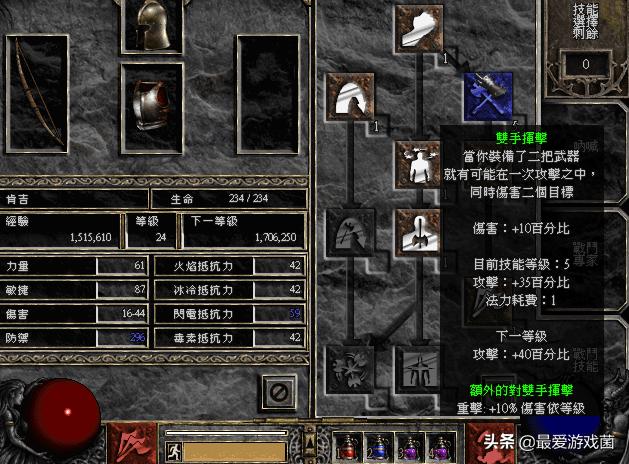Choose the highlighted Double Swing skill
The image size is (629, 464).
pos(487,95)
